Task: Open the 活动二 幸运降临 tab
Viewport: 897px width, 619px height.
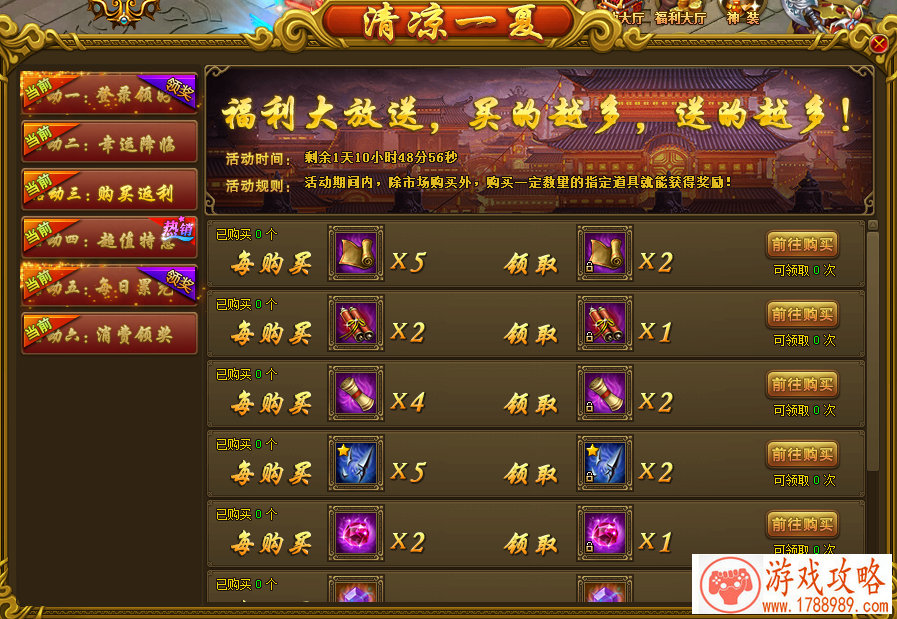Action: (x=109, y=142)
